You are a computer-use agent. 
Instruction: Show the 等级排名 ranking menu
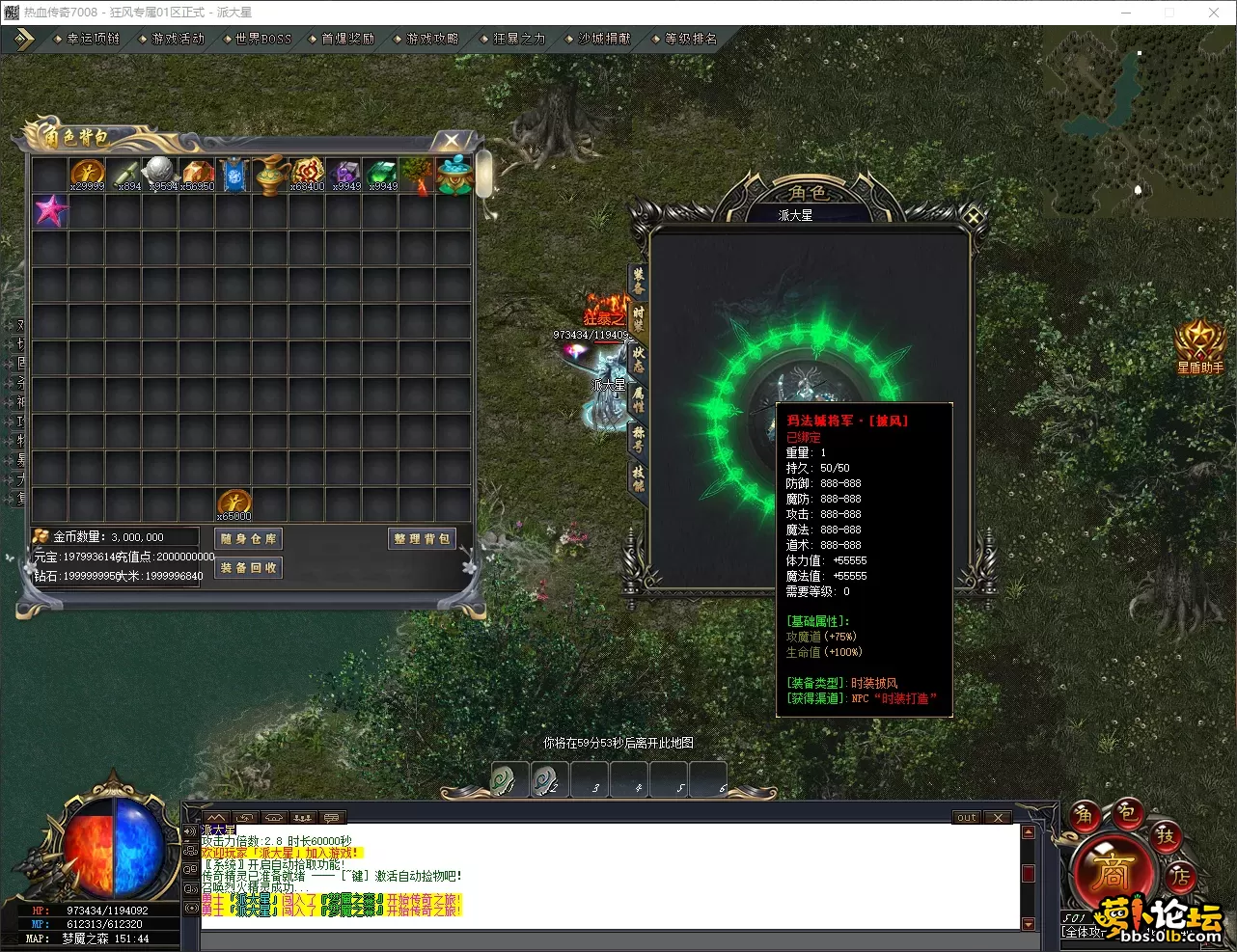coord(691,39)
